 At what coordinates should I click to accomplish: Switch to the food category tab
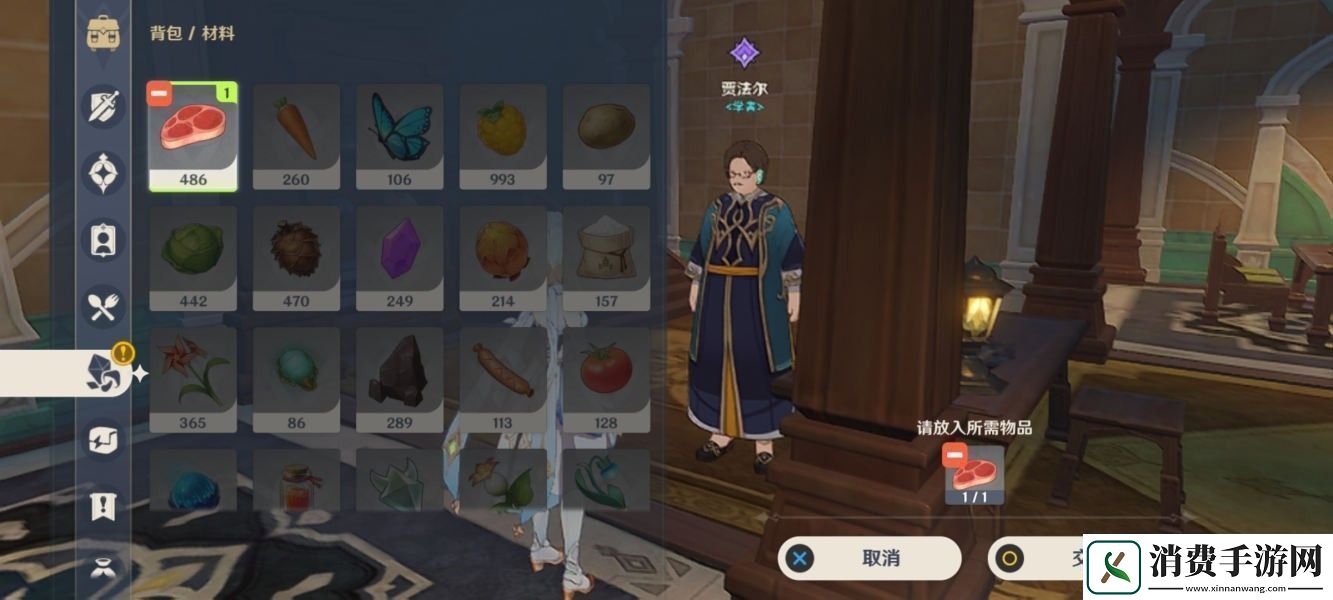104,307
